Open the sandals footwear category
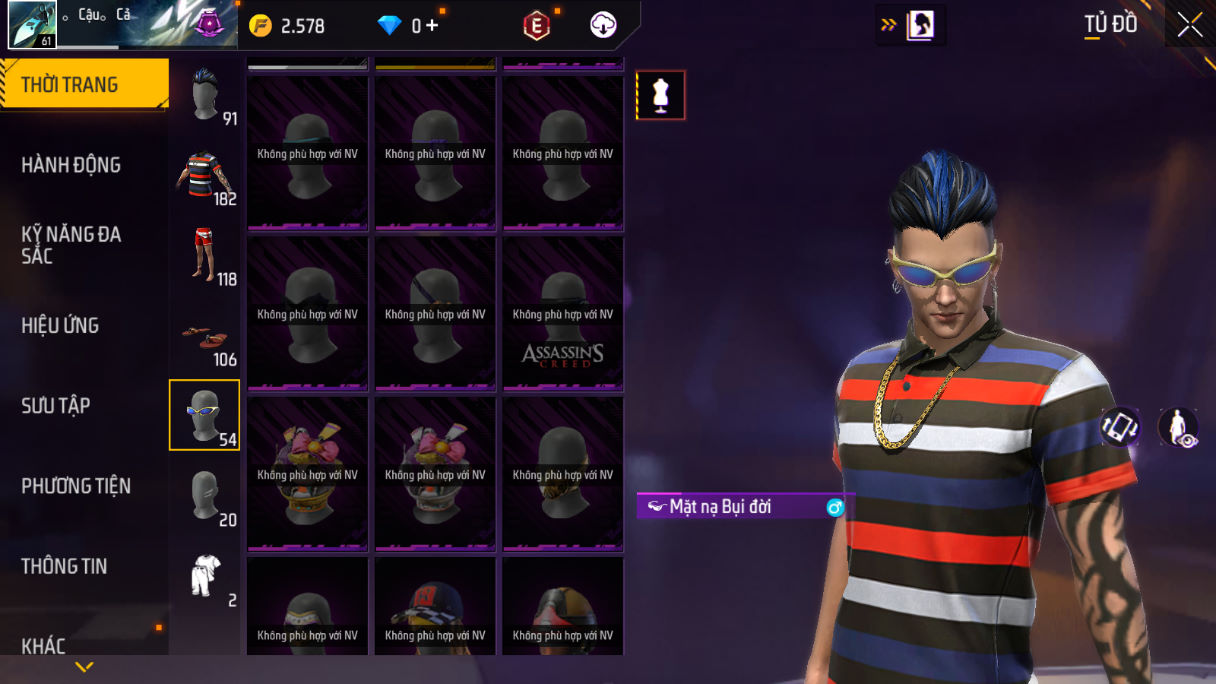 tap(204, 338)
